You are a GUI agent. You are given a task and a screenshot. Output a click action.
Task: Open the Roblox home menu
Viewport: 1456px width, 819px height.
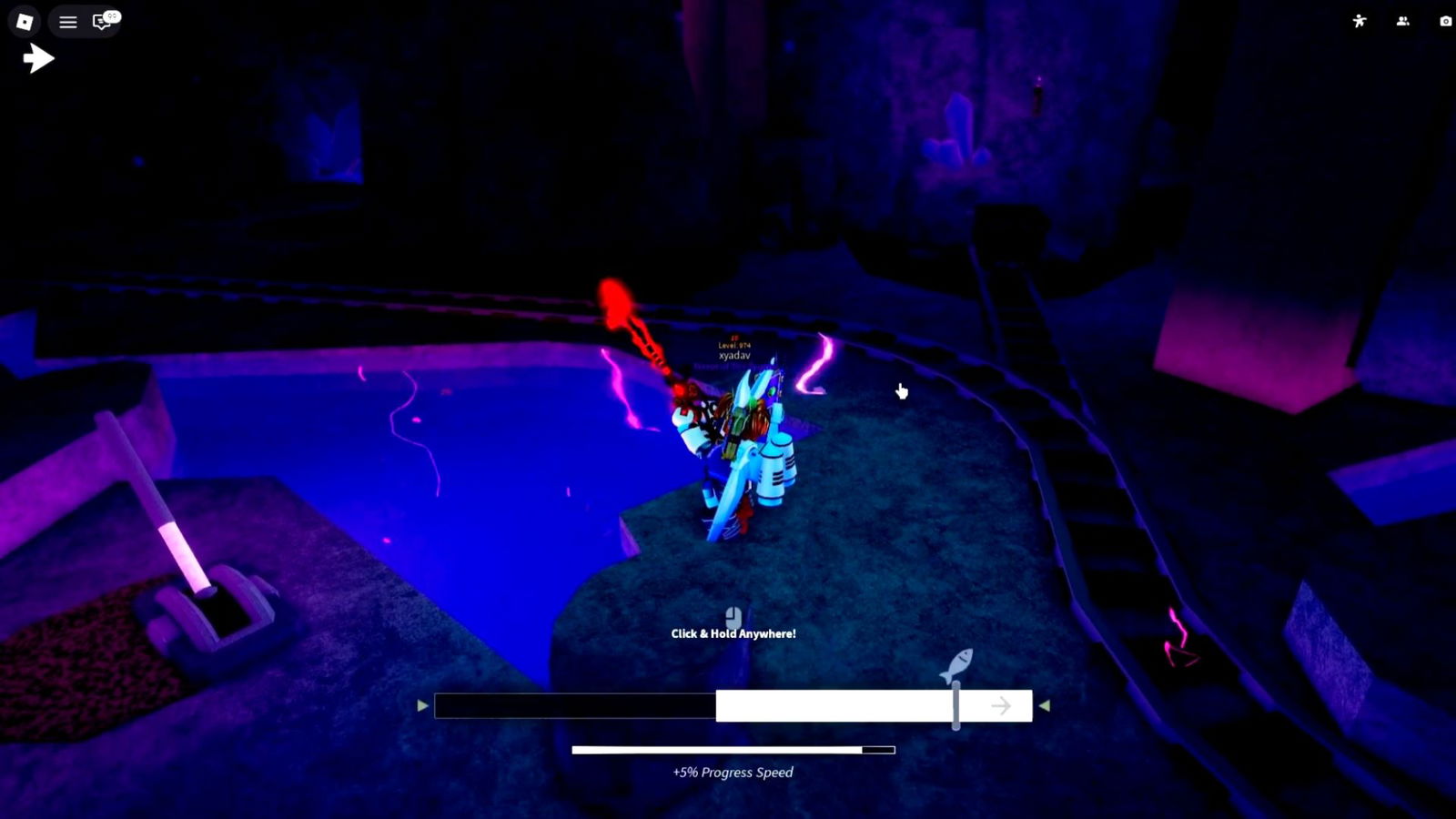24,21
